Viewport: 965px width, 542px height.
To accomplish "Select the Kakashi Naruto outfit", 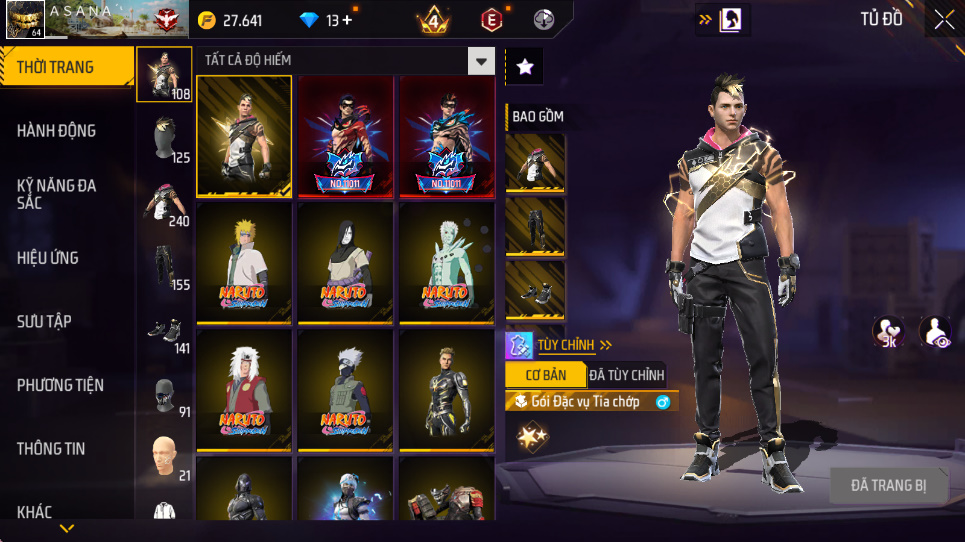I will point(345,392).
